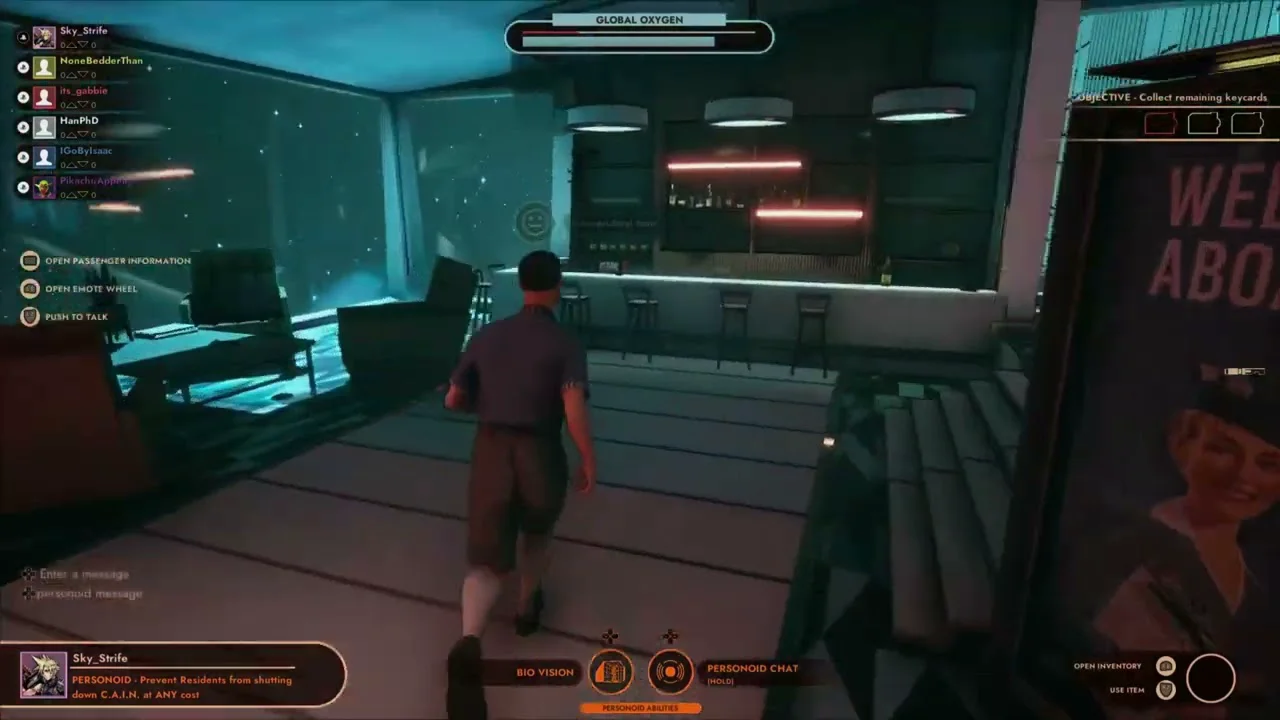Select its_gabbie in the player list

coord(83,91)
